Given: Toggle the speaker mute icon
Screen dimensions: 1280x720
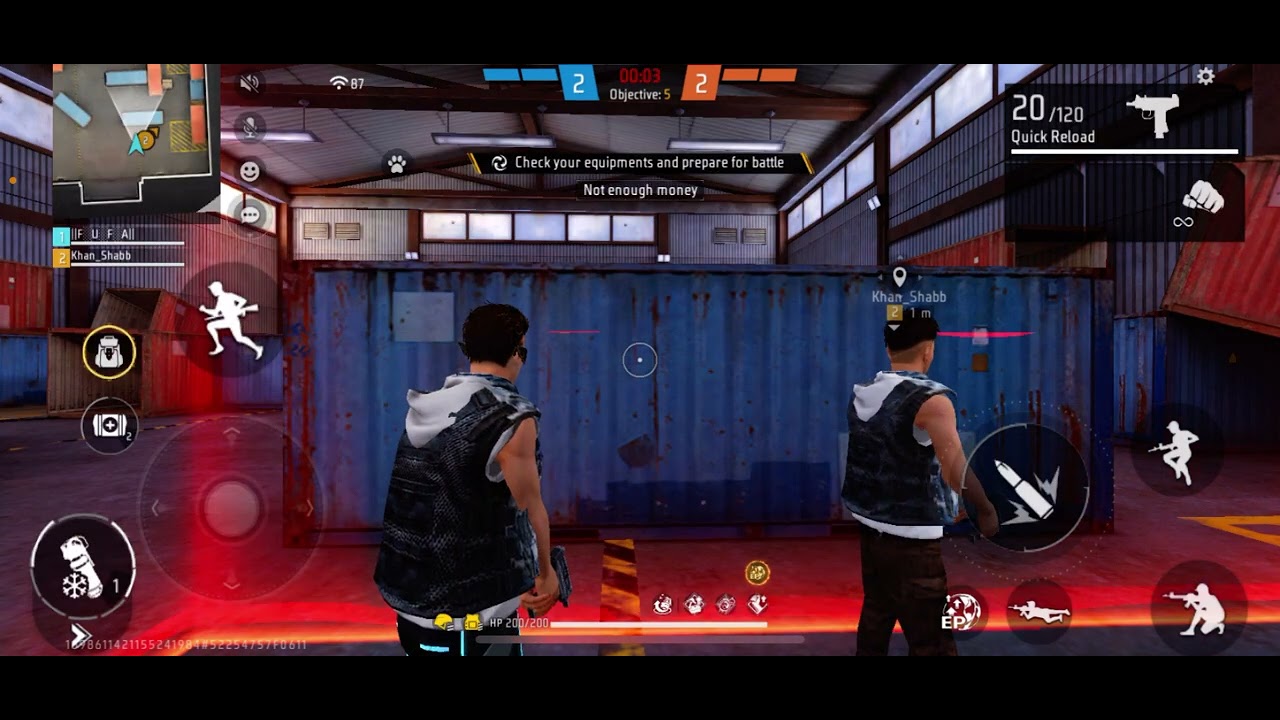Looking at the screenshot, I should 250,83.
